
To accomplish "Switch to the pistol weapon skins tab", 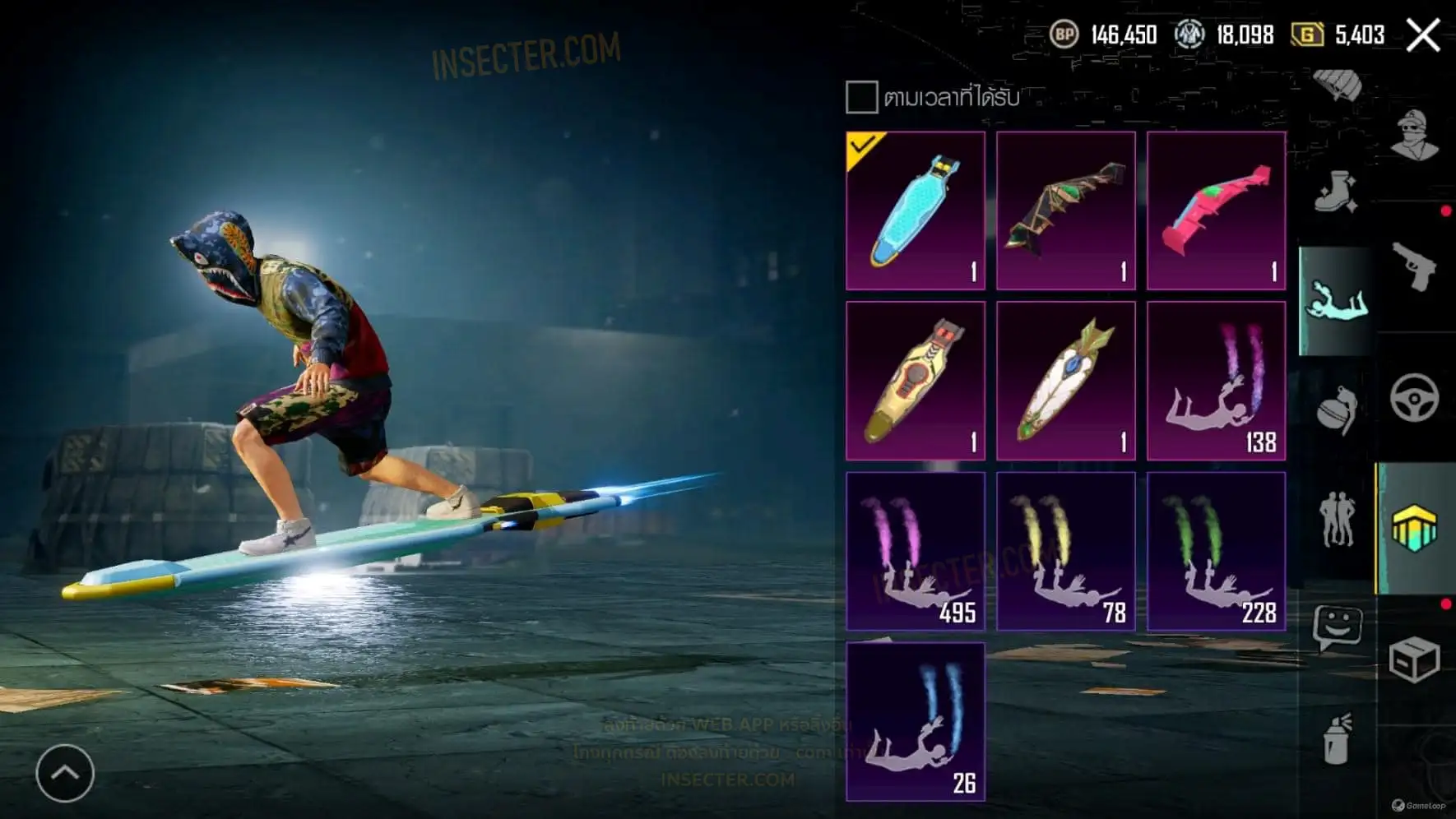I will (x=1415, y=266).
